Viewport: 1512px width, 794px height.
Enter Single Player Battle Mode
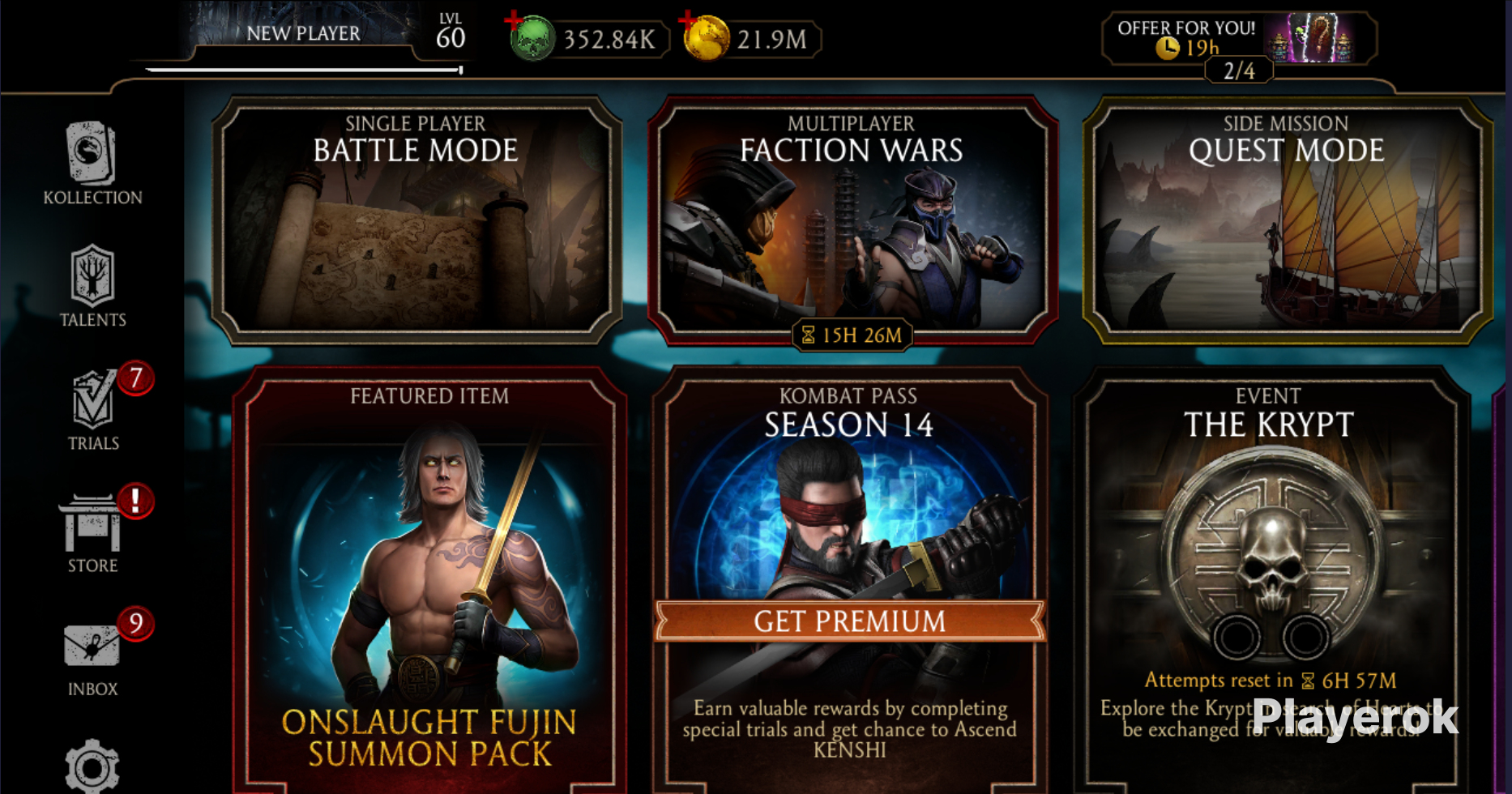416,220
